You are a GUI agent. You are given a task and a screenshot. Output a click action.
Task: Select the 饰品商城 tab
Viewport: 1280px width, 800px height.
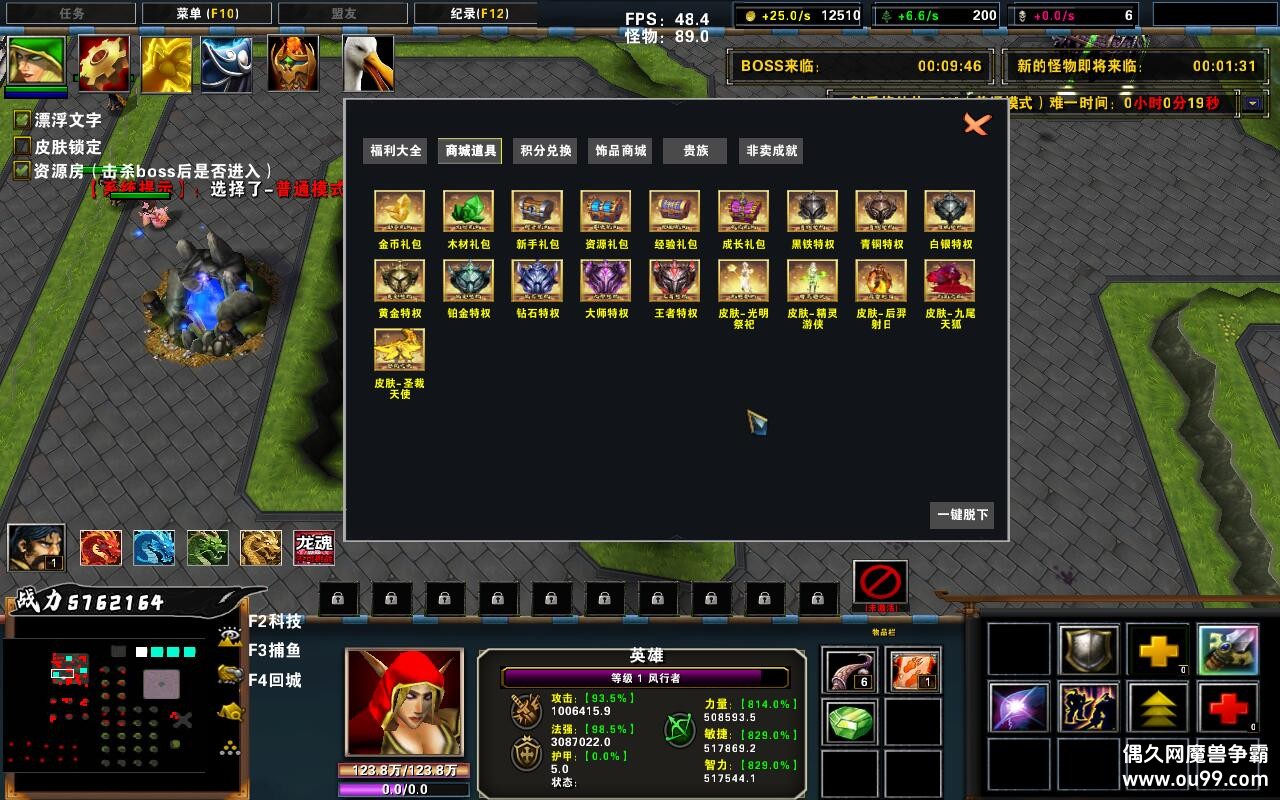(621, 151)
